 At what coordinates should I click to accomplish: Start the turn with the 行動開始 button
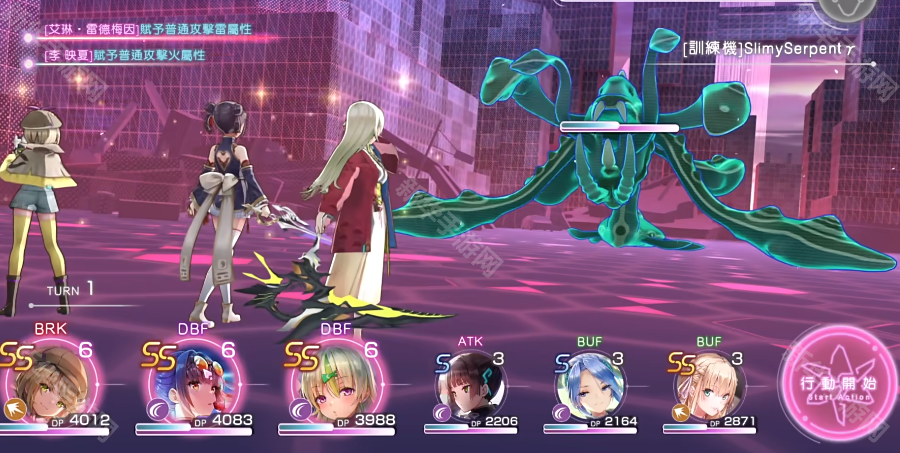(833, 385)
